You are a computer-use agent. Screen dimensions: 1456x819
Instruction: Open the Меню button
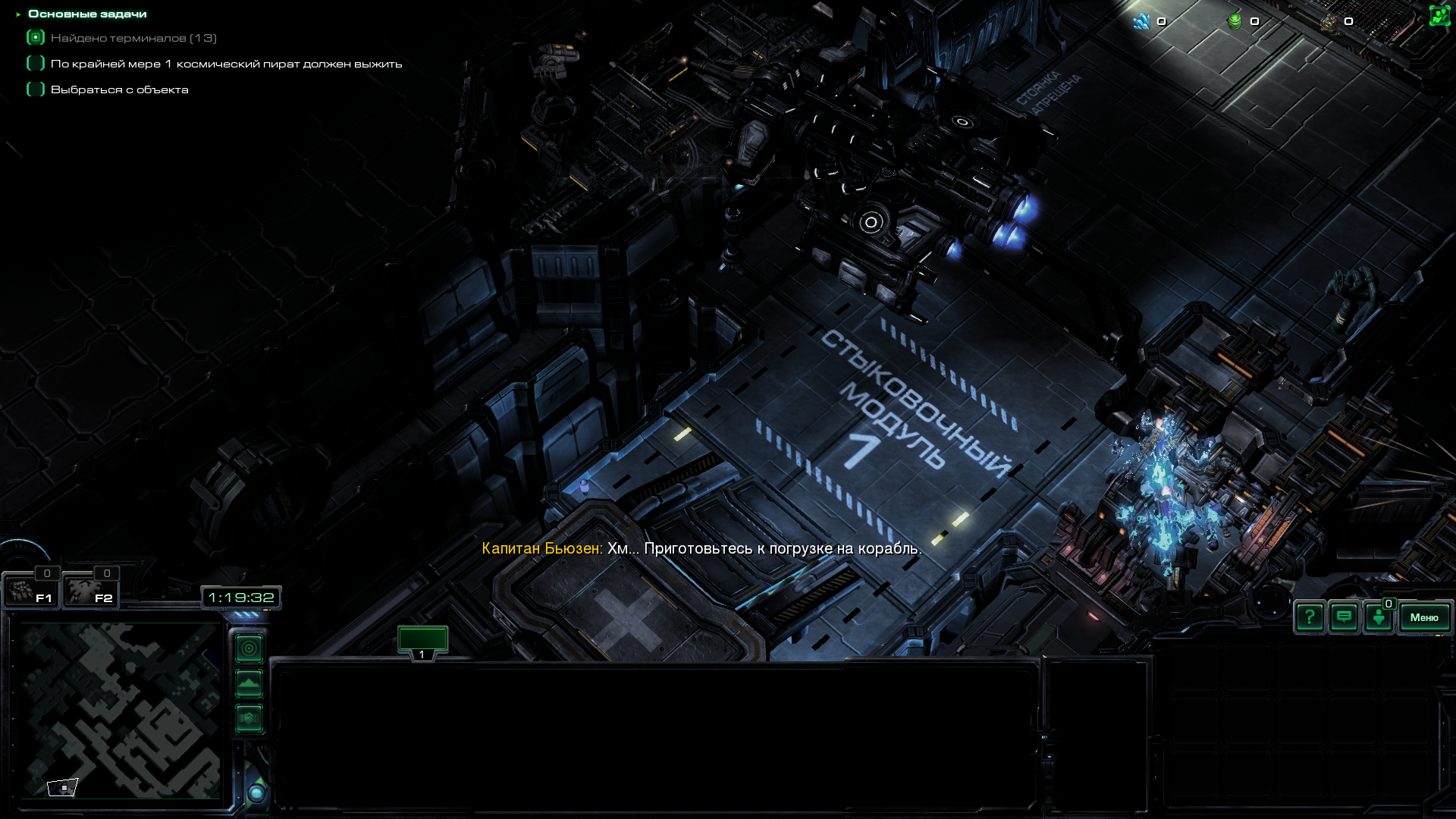(x=1423, y=617)
